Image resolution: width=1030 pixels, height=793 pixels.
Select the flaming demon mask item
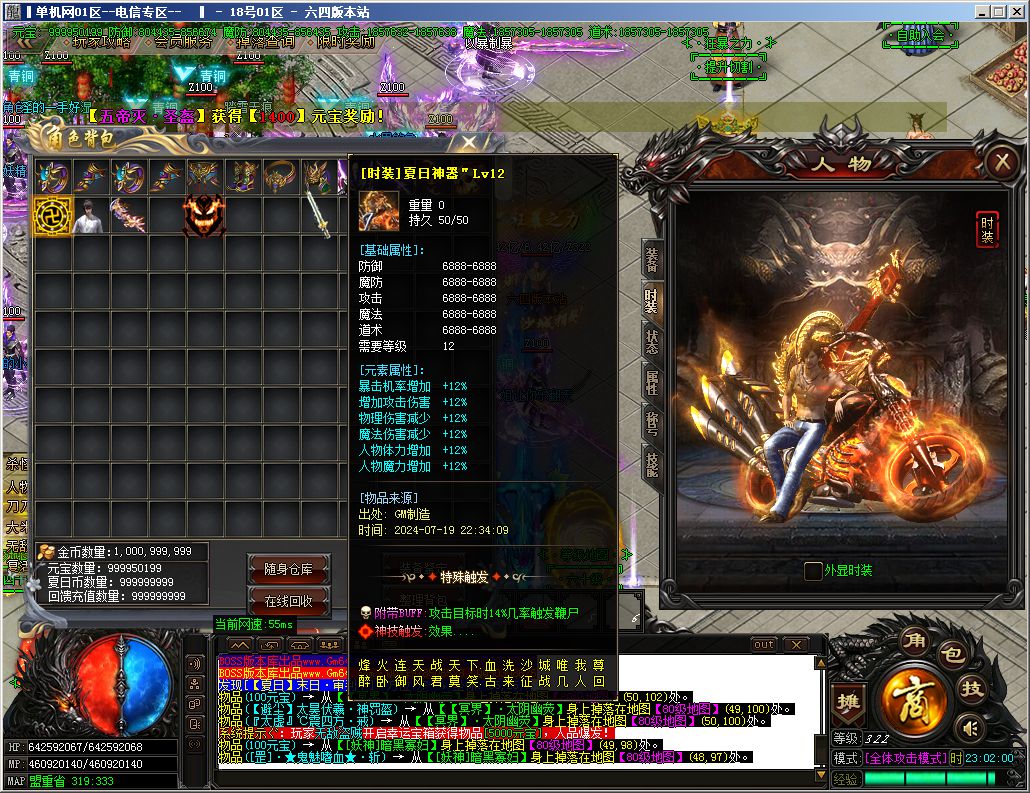point(203,215)
